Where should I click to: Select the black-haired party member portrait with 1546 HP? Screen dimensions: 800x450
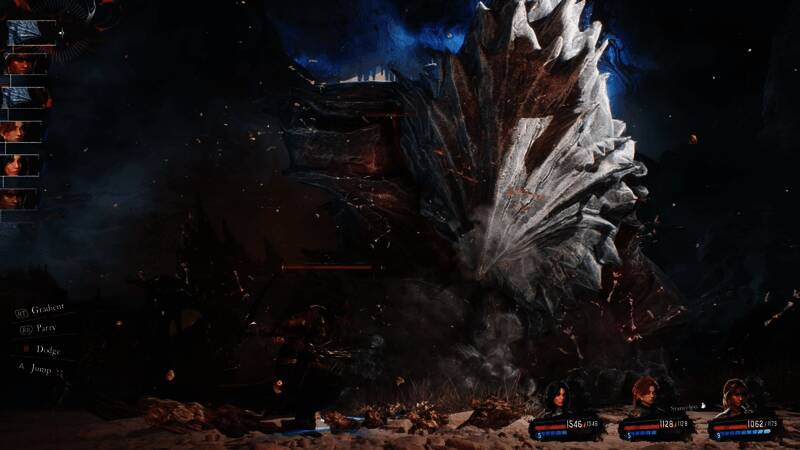click(555, 397)
